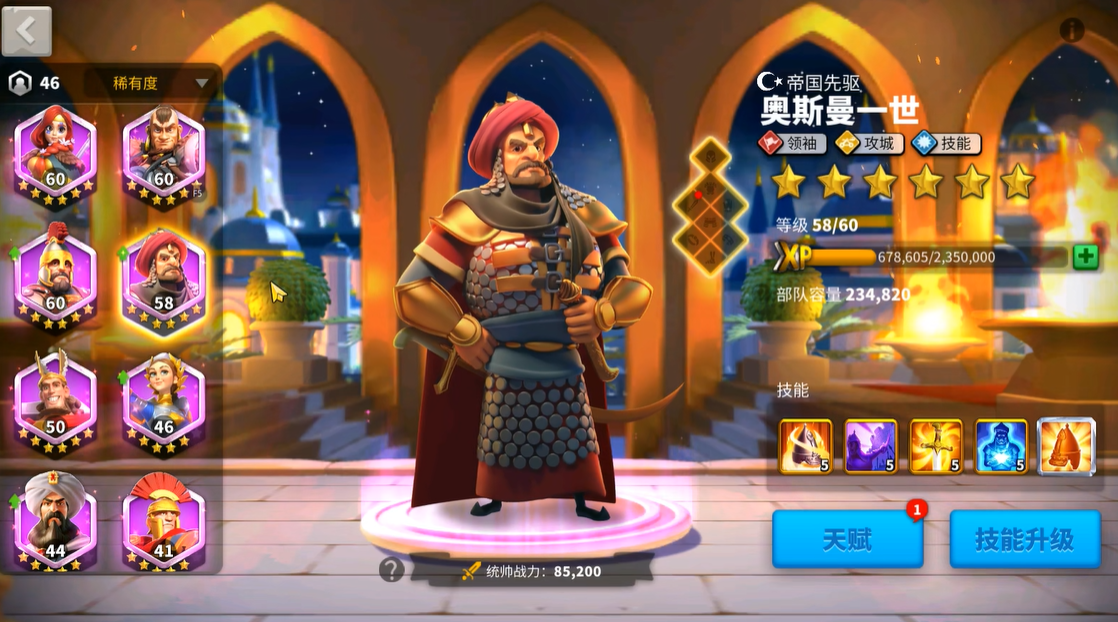1118x622 pixels.
Task: Open the 天赋 talent screen
Action: click(847, 540)
